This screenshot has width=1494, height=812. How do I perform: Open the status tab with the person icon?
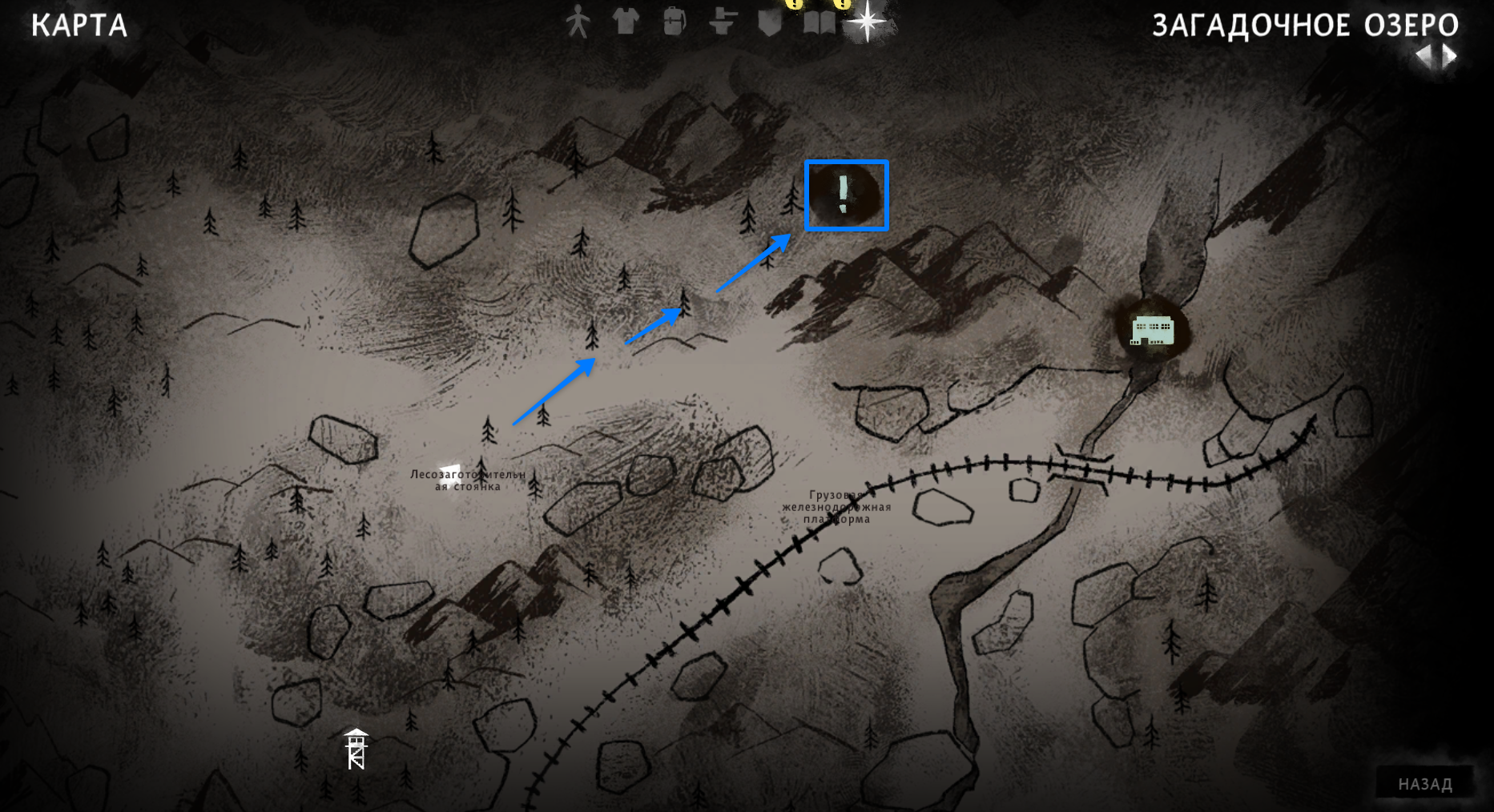click(577, 22)
